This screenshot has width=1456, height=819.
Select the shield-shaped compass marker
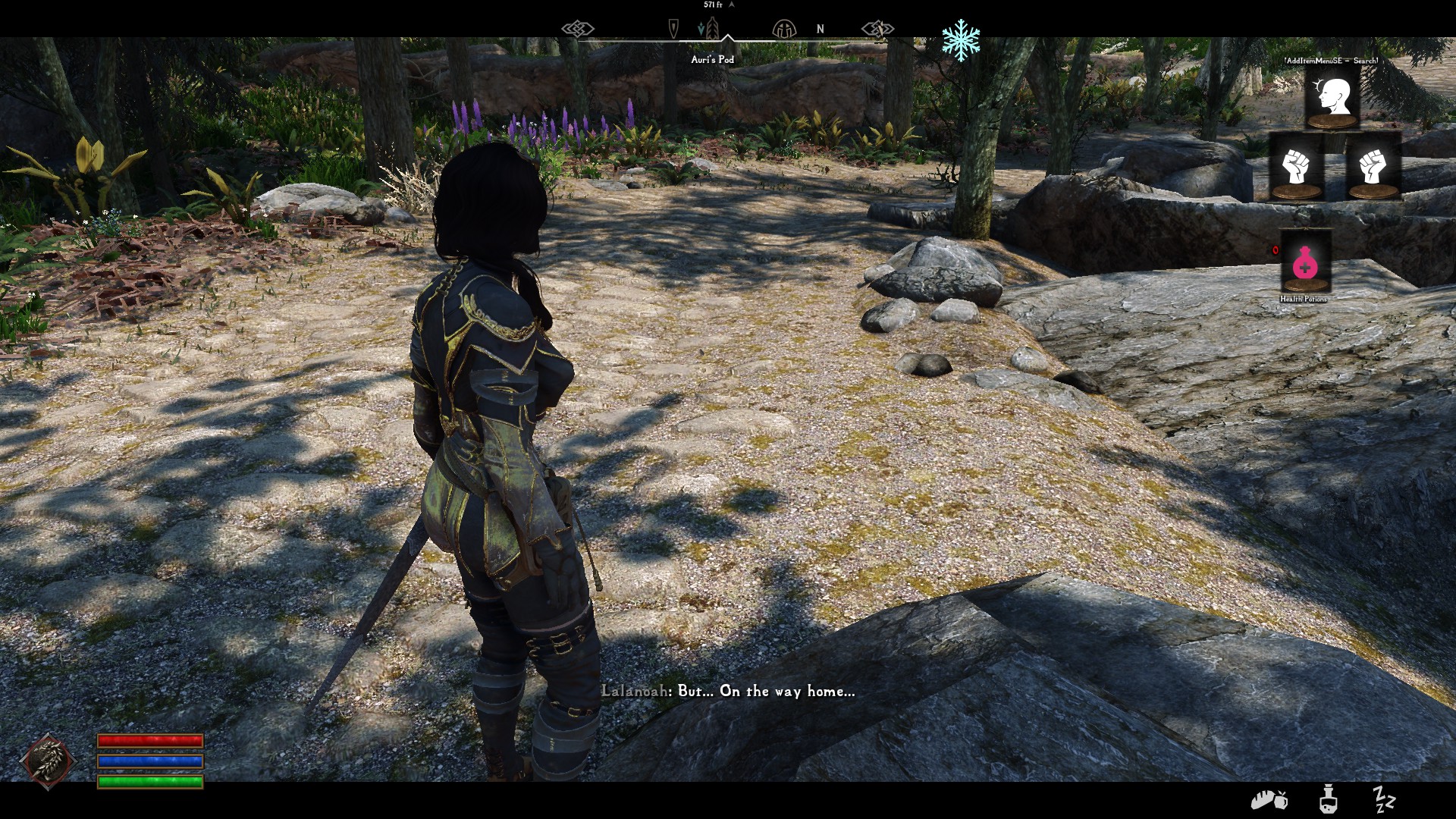click(x=673, y=30)
